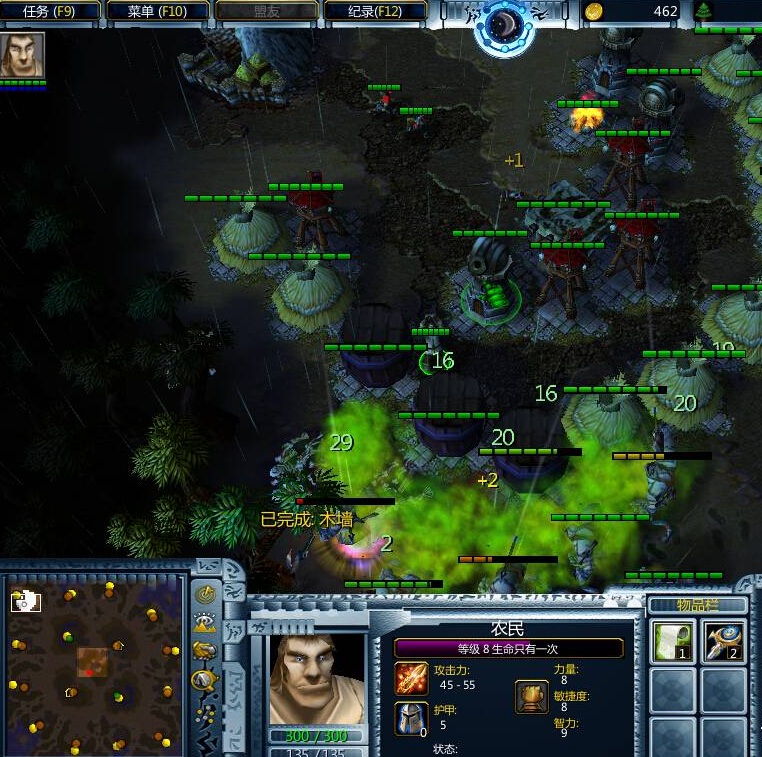Use the staff item in the inventory
The image size is (762, 757).
pyautogui.click(x=724, y=641)
